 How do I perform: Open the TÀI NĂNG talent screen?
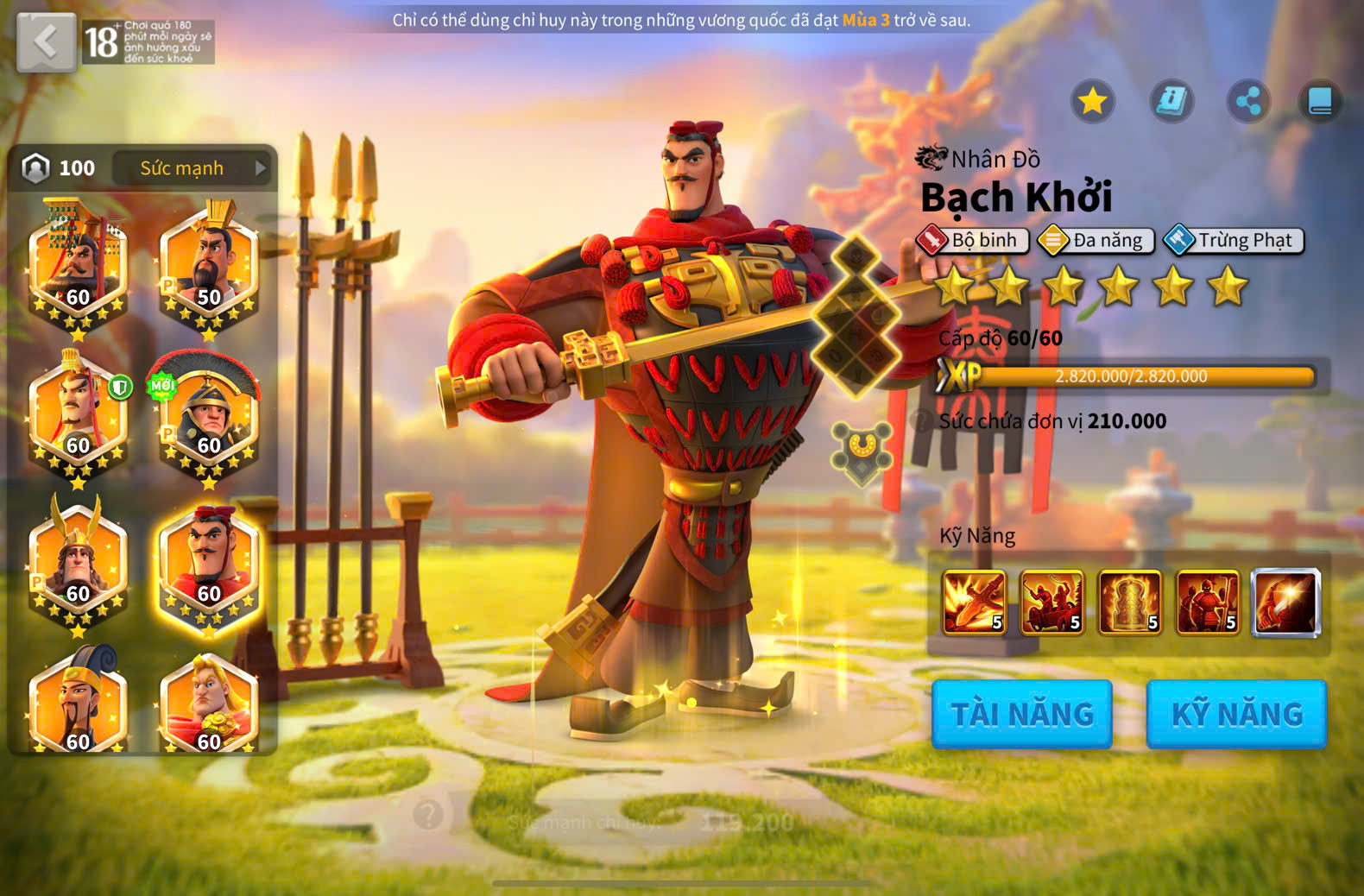[x=1022, y=714]
